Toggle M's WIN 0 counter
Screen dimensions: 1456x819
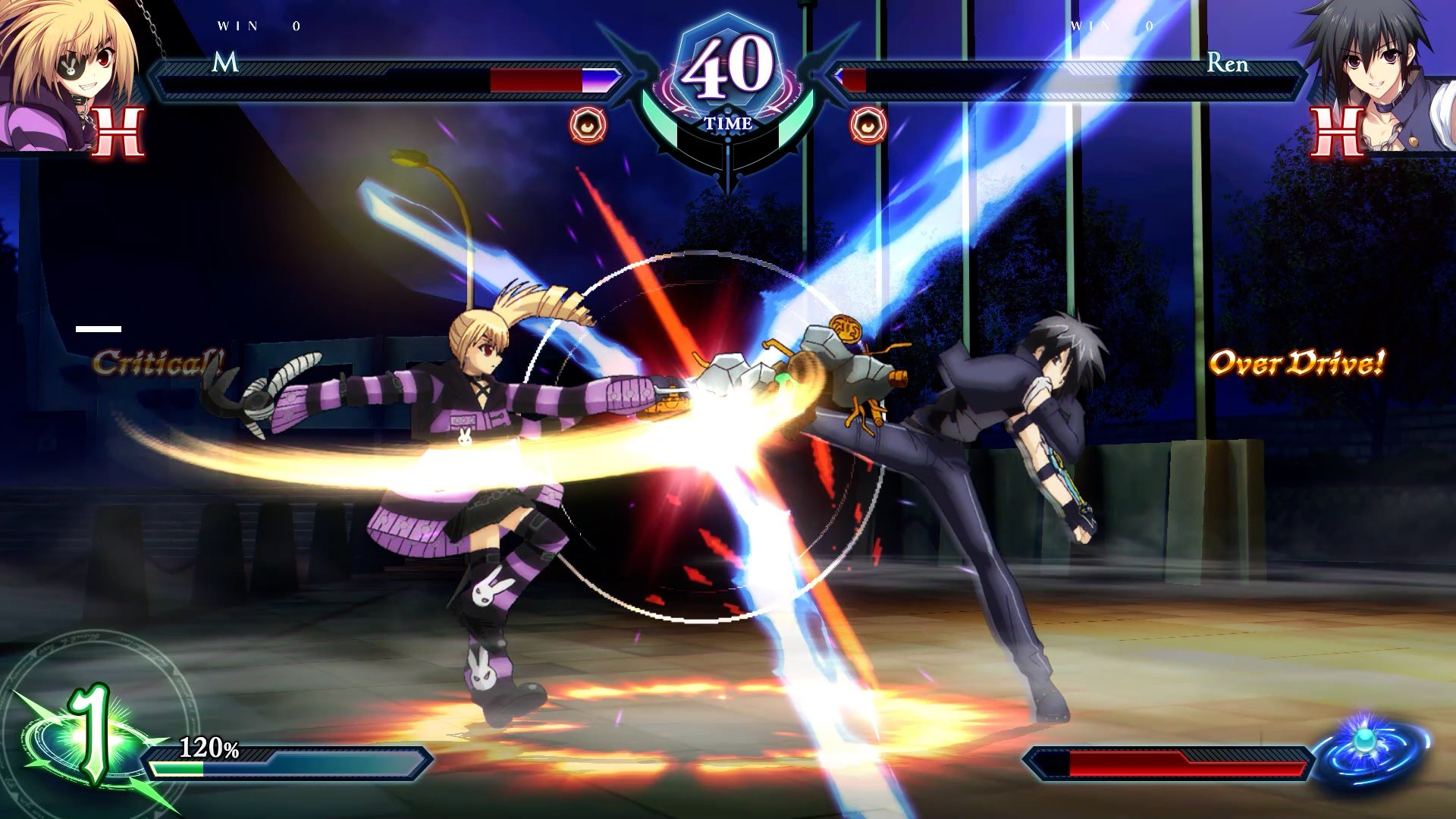click(258, 25)
